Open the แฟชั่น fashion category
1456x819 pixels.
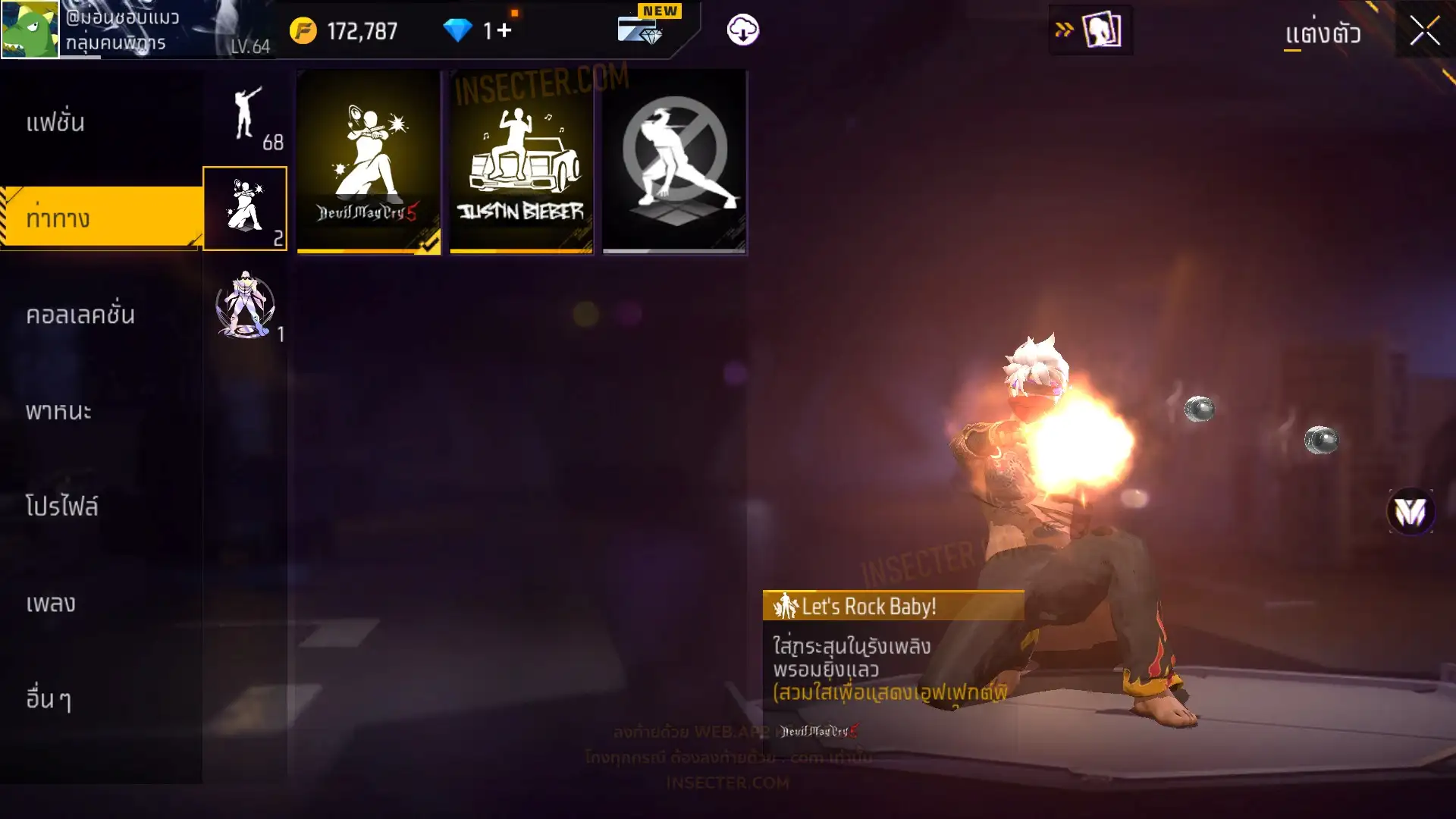pos(55,122)
